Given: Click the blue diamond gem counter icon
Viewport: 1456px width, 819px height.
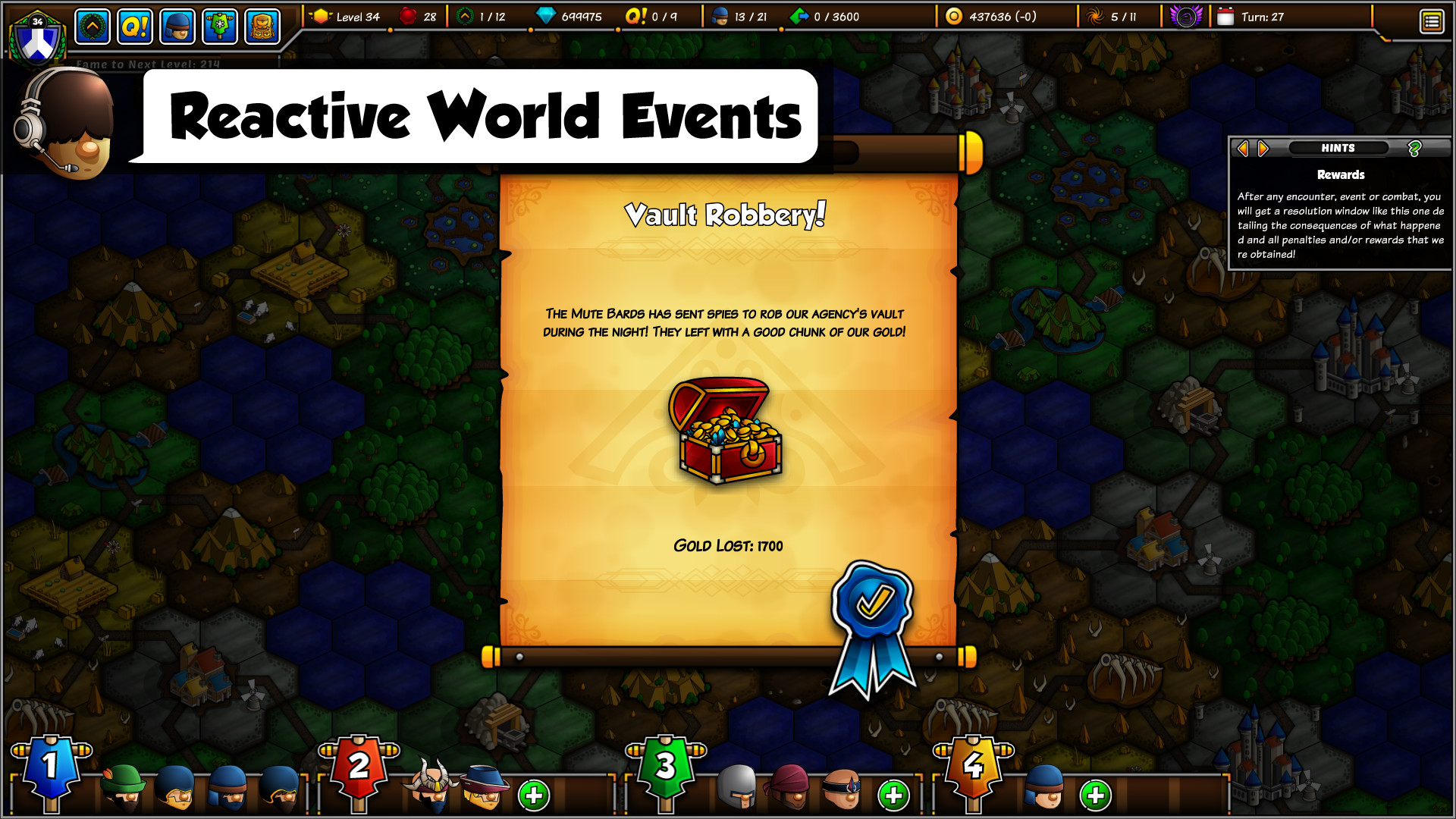Looking at the screenshot, I should point(546,16).
